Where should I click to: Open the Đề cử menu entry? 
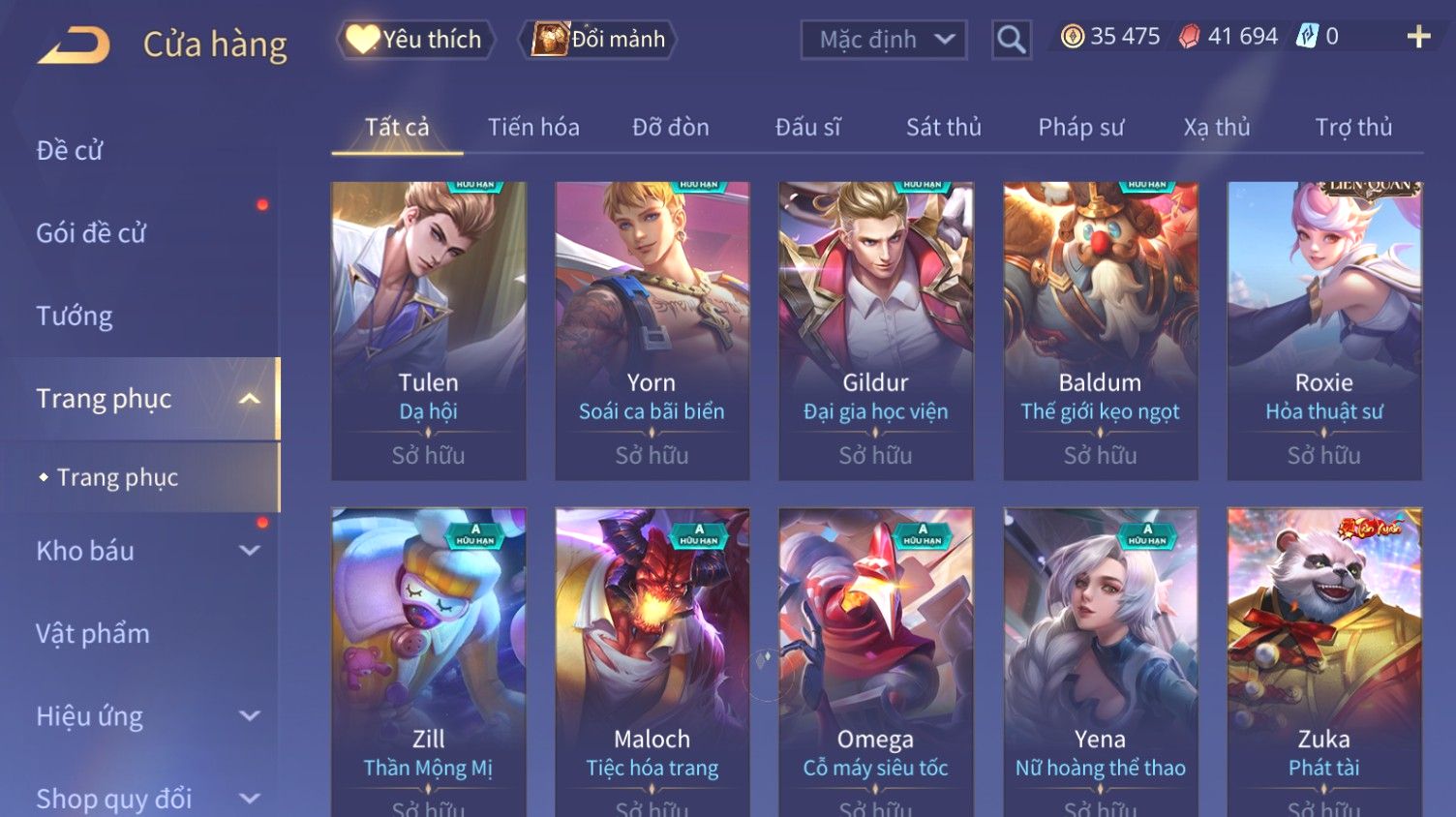click(70, 150)
